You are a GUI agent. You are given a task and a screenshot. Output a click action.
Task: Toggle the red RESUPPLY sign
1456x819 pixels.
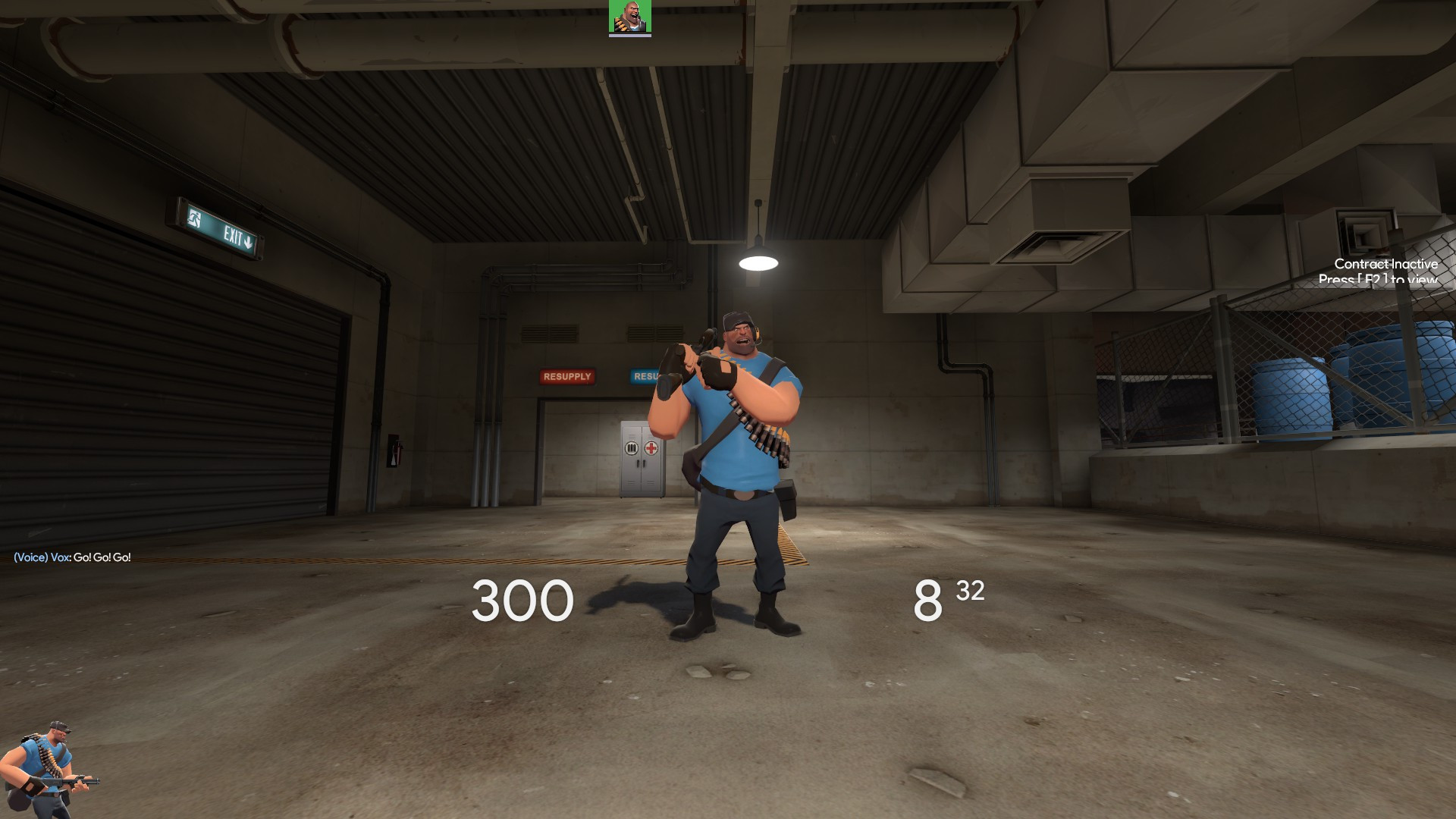tap(566, 376)
